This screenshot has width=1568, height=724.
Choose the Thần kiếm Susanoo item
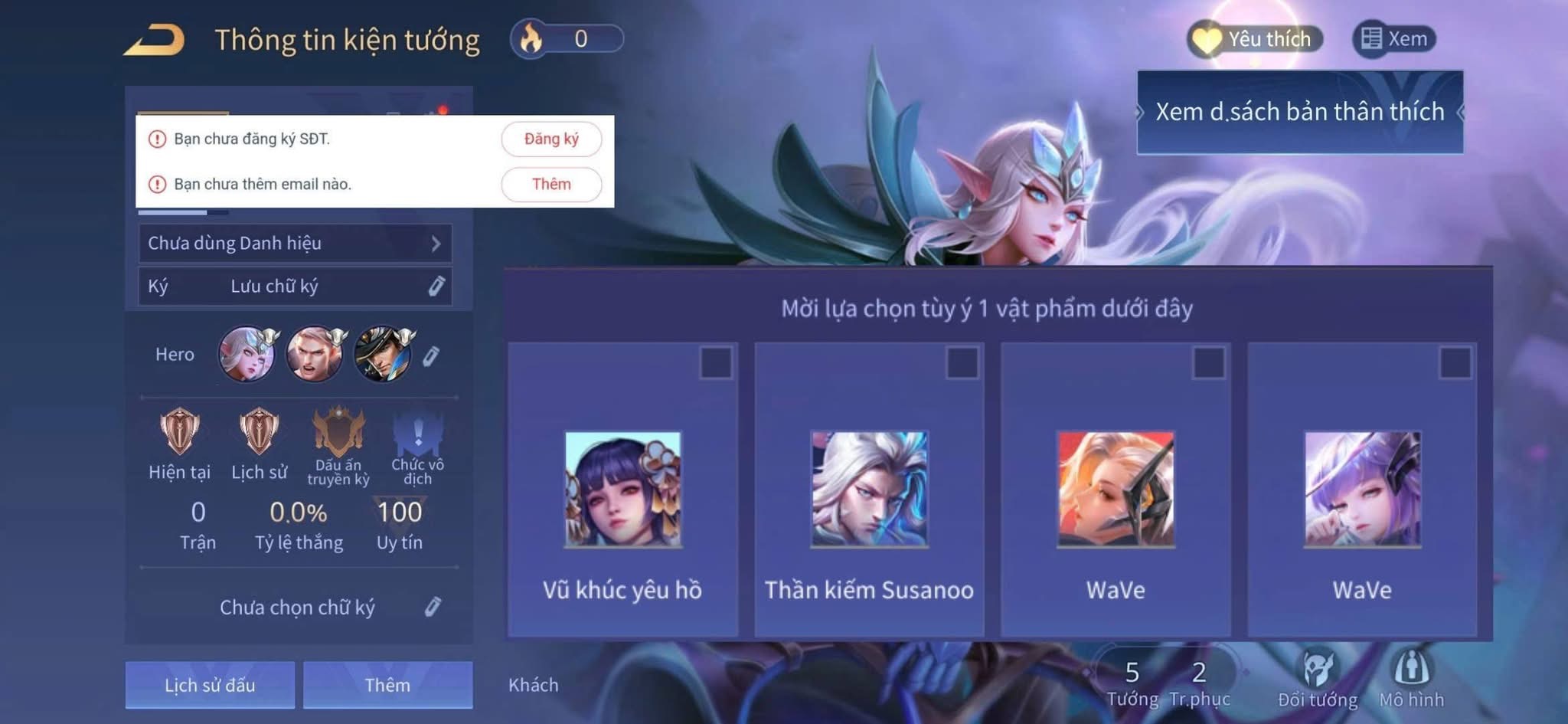click(869, 490)
